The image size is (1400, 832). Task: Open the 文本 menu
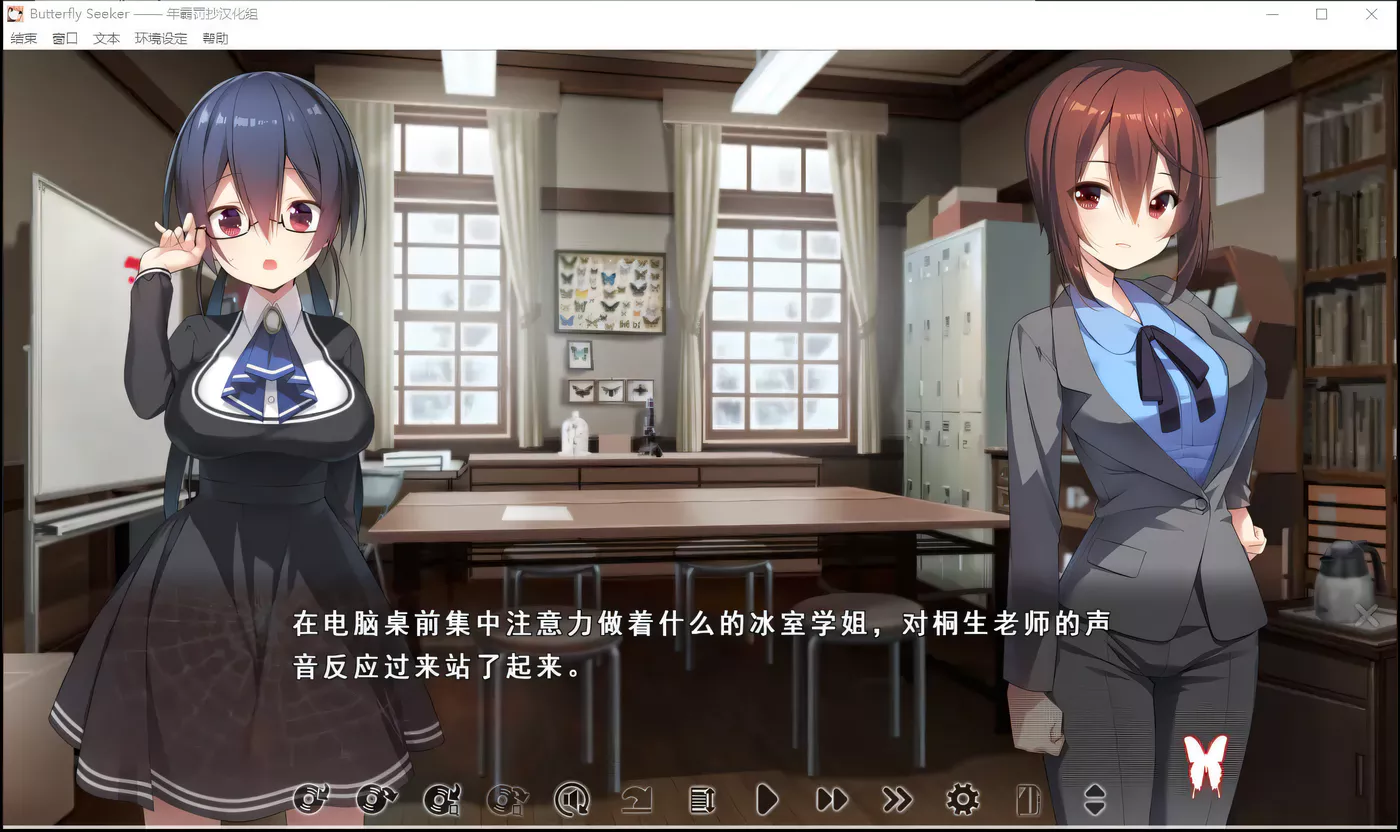[x=105, y=38]
